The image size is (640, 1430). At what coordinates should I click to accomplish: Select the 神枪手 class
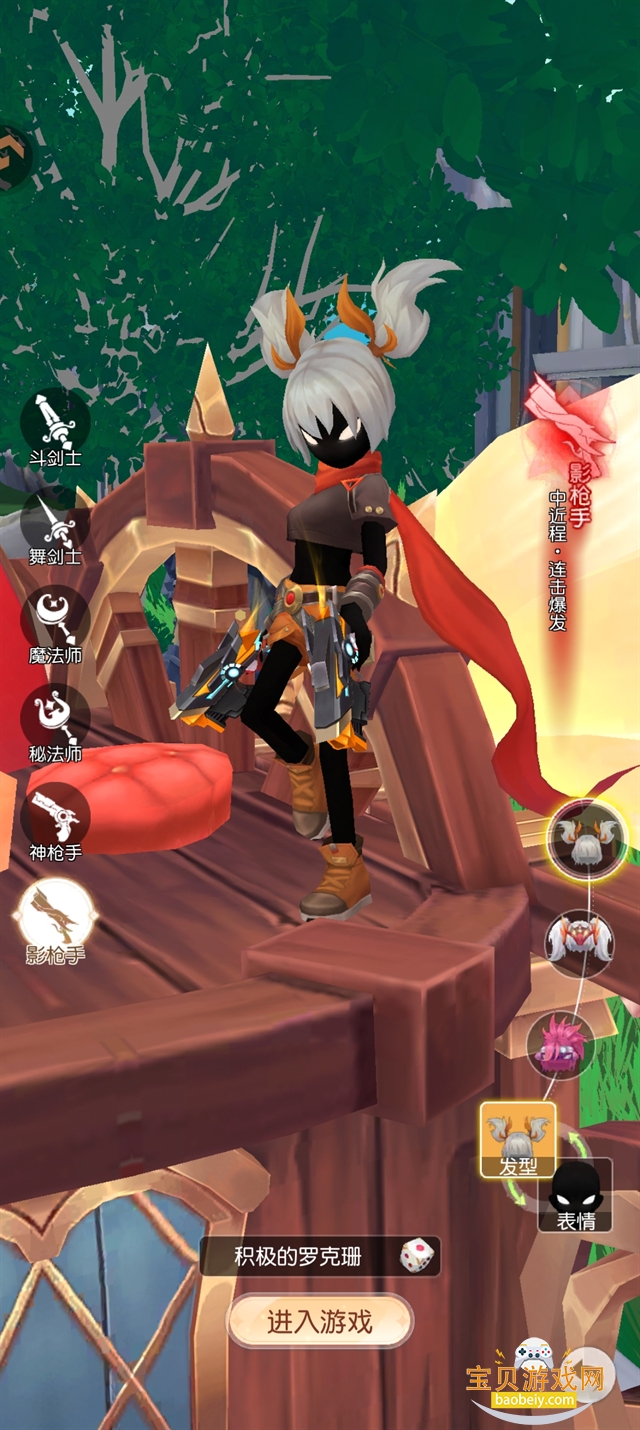[x=55, y=816]
